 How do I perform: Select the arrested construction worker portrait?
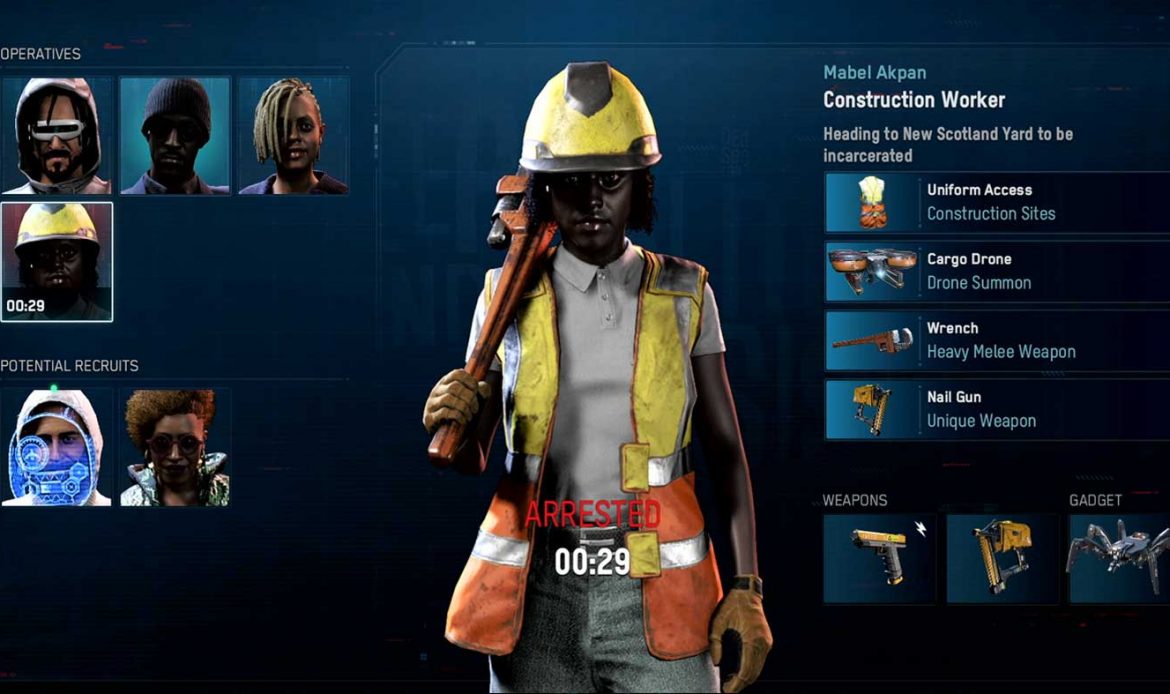point(57,261)
